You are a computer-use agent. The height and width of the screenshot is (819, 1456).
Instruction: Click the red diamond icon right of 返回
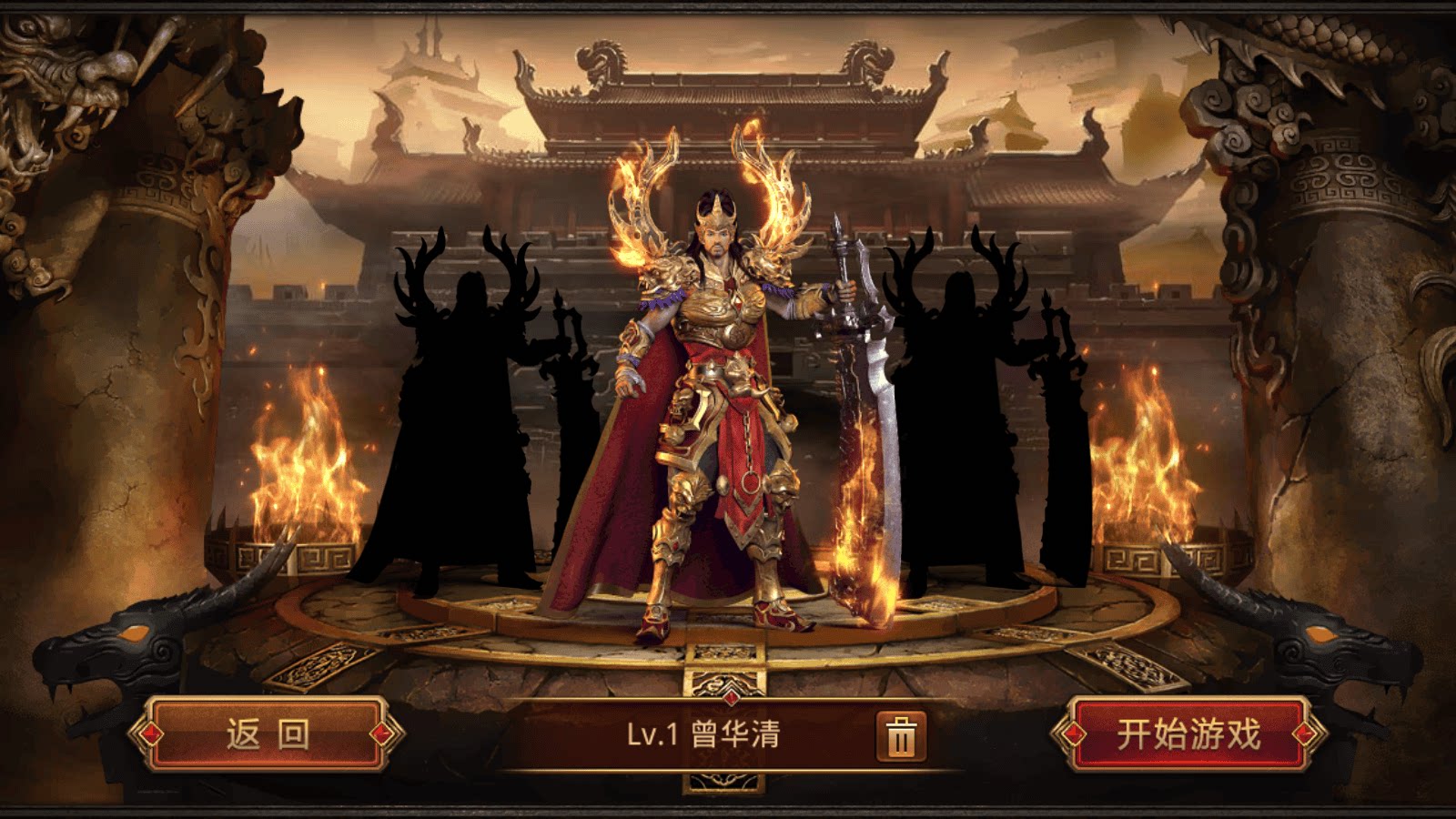tap(379, 733)
